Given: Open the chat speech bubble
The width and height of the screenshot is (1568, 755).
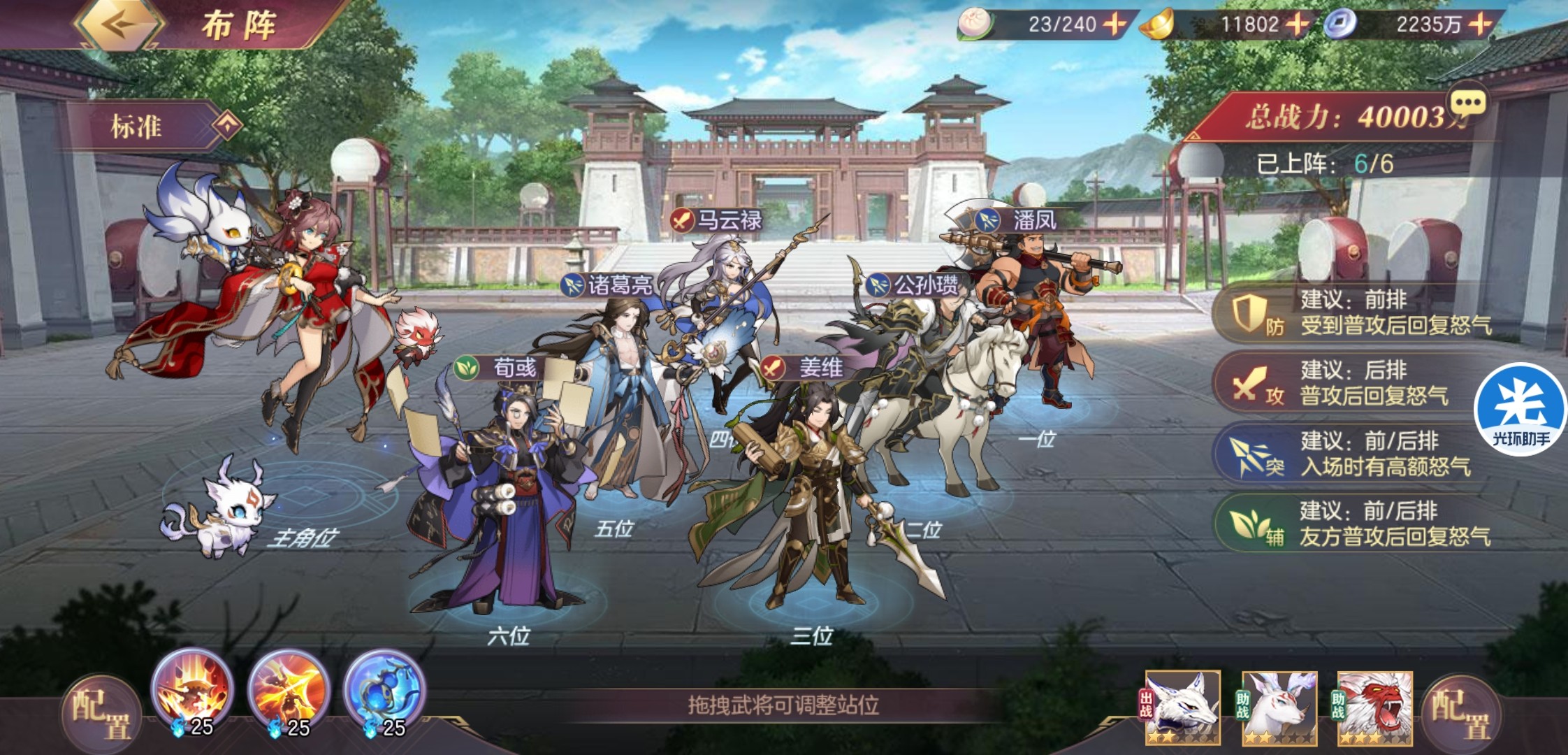Looking at the screenshot, I should [x=1467, y=105].
